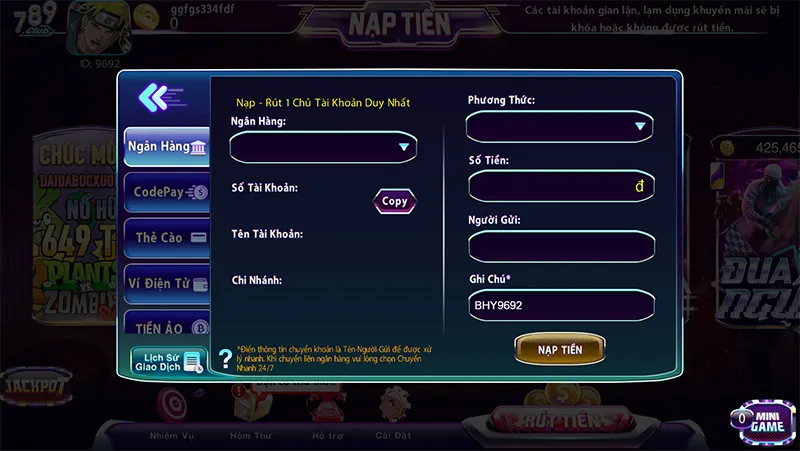Viewport: 800px width, 451px height.
Task: Open Lịch Sử Giao Dịch history
Action: pyautogui.click(x=168, y=361)
